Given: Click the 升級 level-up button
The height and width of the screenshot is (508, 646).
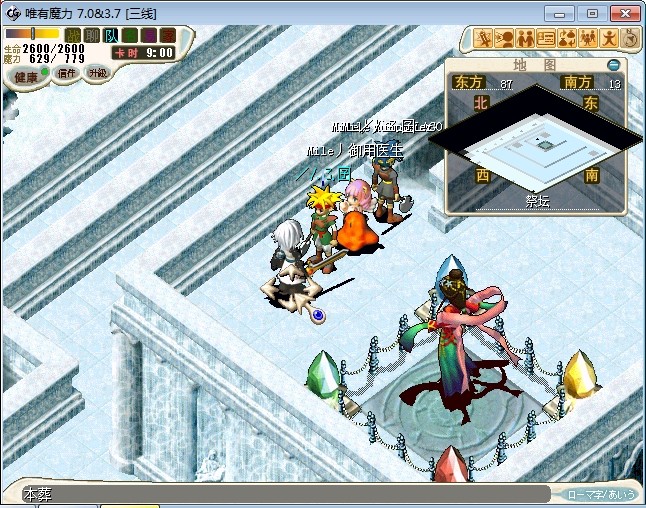Looking at the screenshot, I should pos(97,73).
